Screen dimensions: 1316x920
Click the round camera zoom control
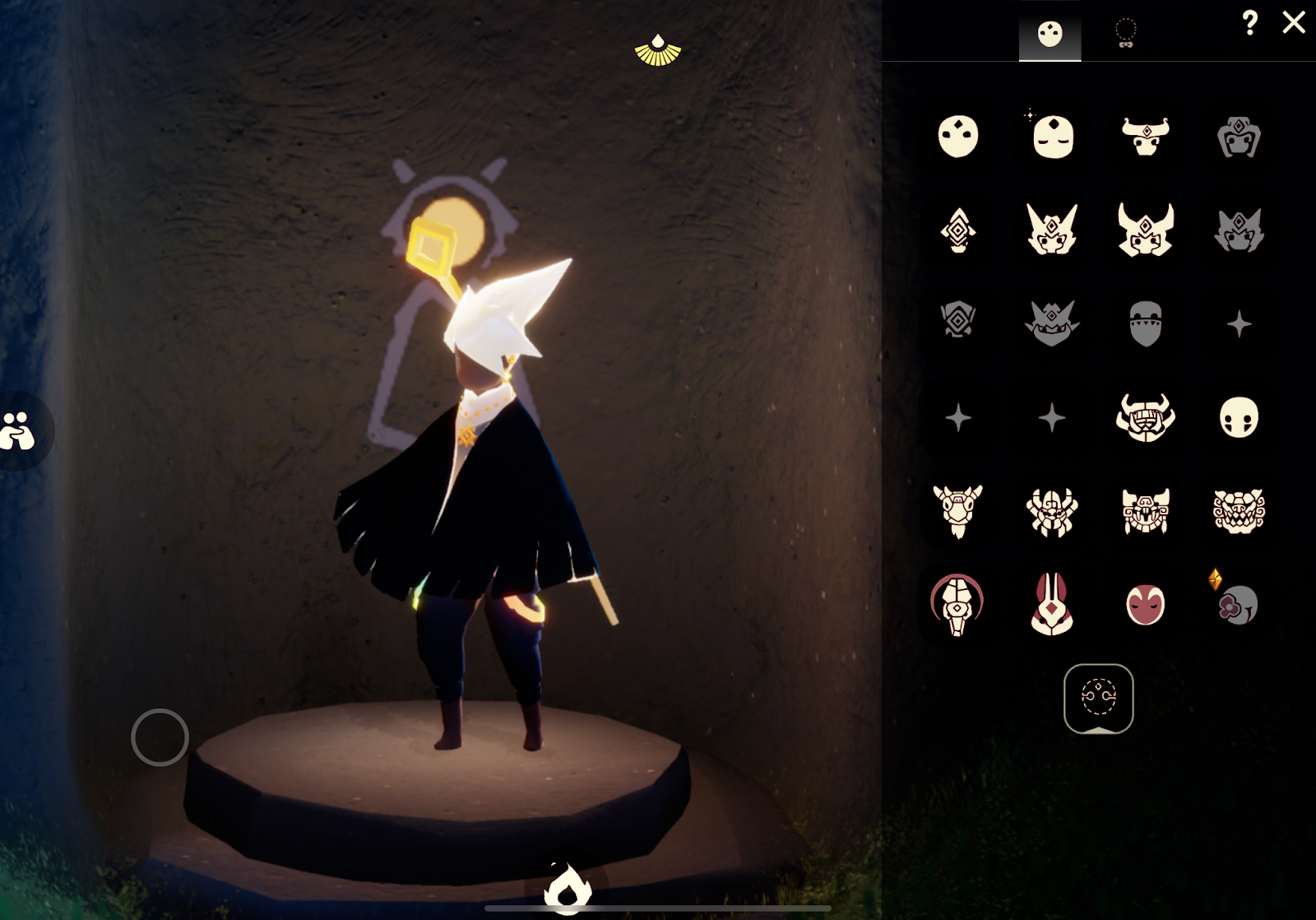pyautogui.click(x=161, y=739)
